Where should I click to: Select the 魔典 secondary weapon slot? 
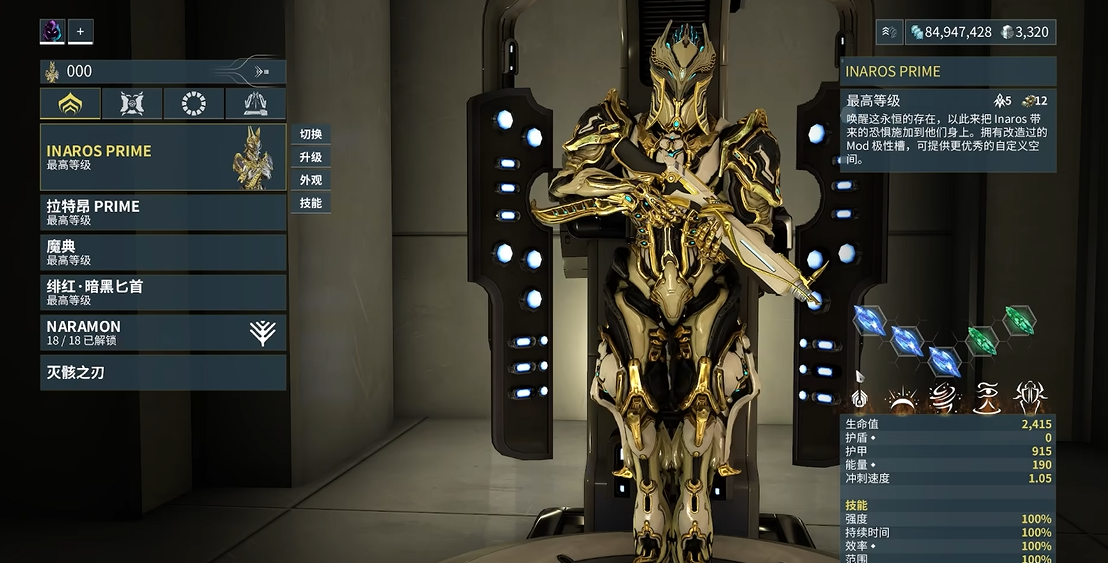click(x=162, y=252)
